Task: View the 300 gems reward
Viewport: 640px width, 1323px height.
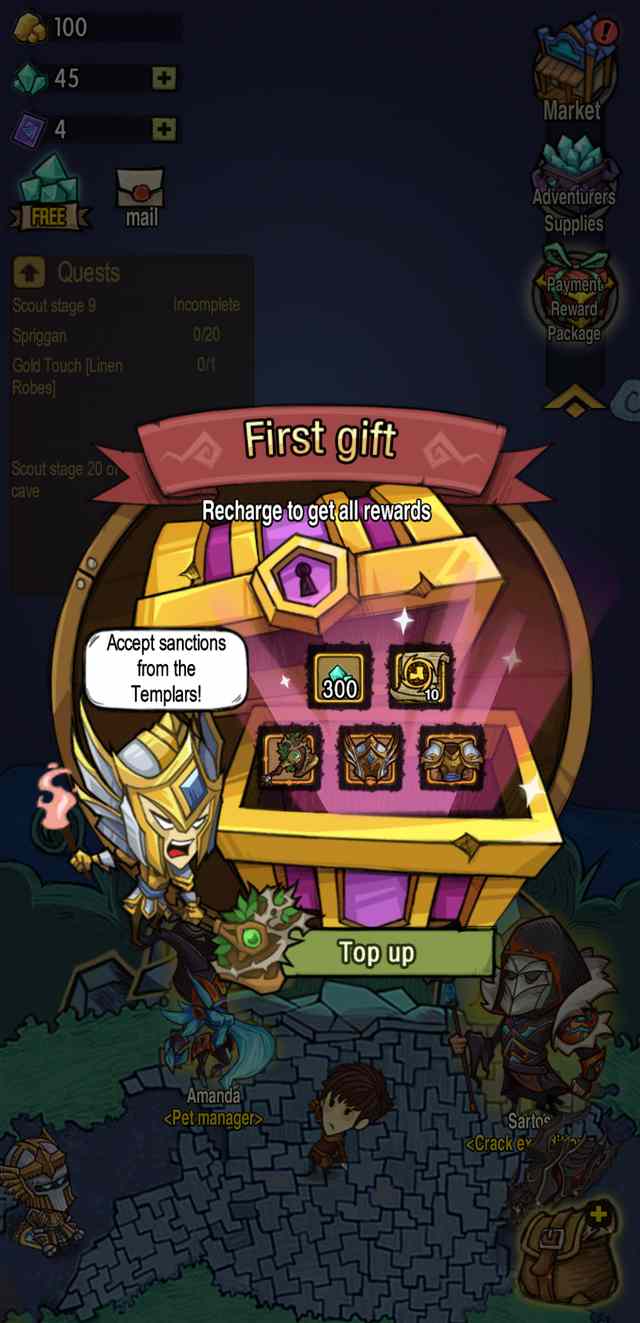Action: (338, 677)
